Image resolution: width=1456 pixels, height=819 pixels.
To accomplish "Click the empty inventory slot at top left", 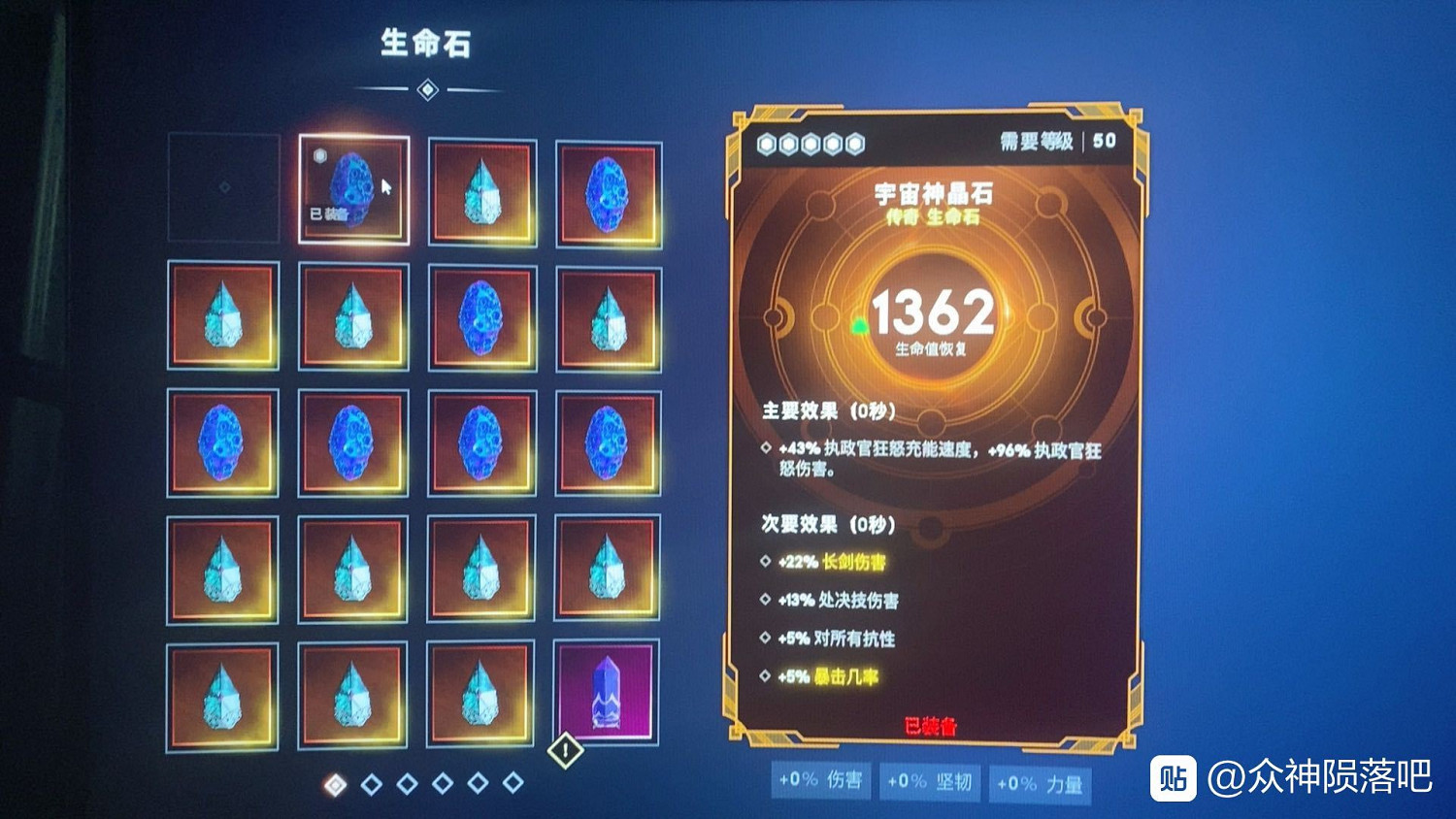I will (x=223, y=189).
